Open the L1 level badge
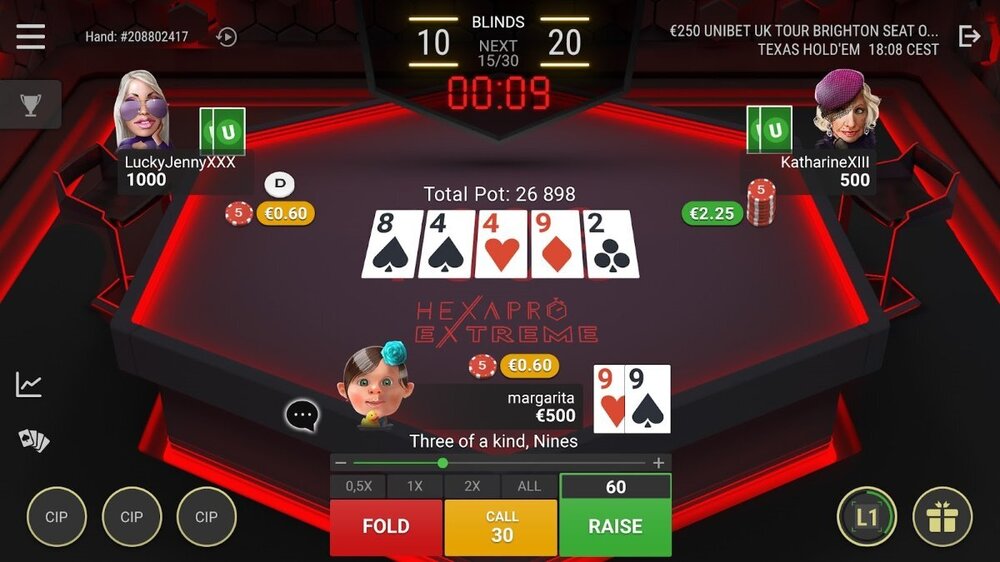The height and width of the screenshot is (562, 1000). (866, 517)
